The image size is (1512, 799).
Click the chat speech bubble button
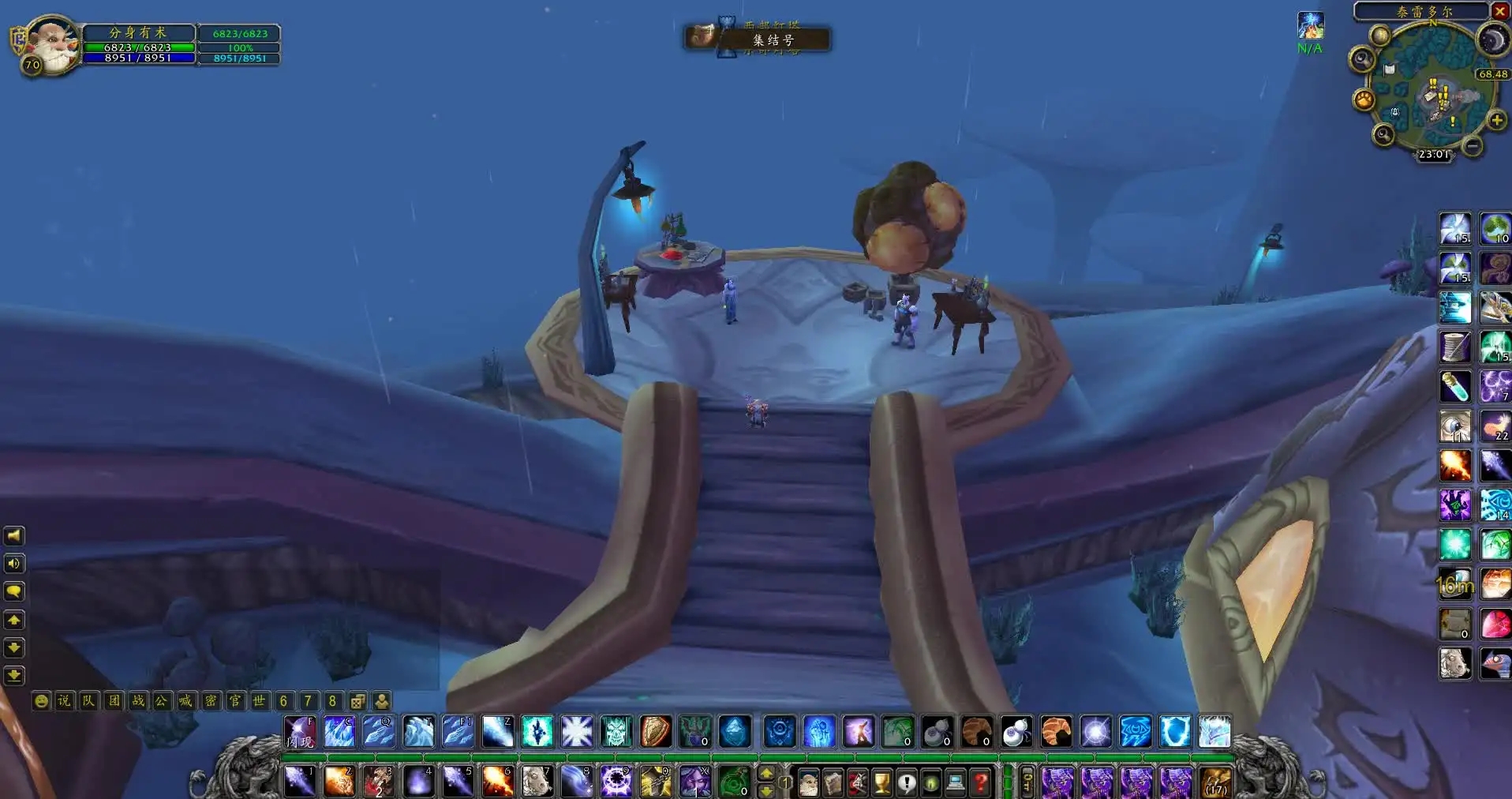14,591
